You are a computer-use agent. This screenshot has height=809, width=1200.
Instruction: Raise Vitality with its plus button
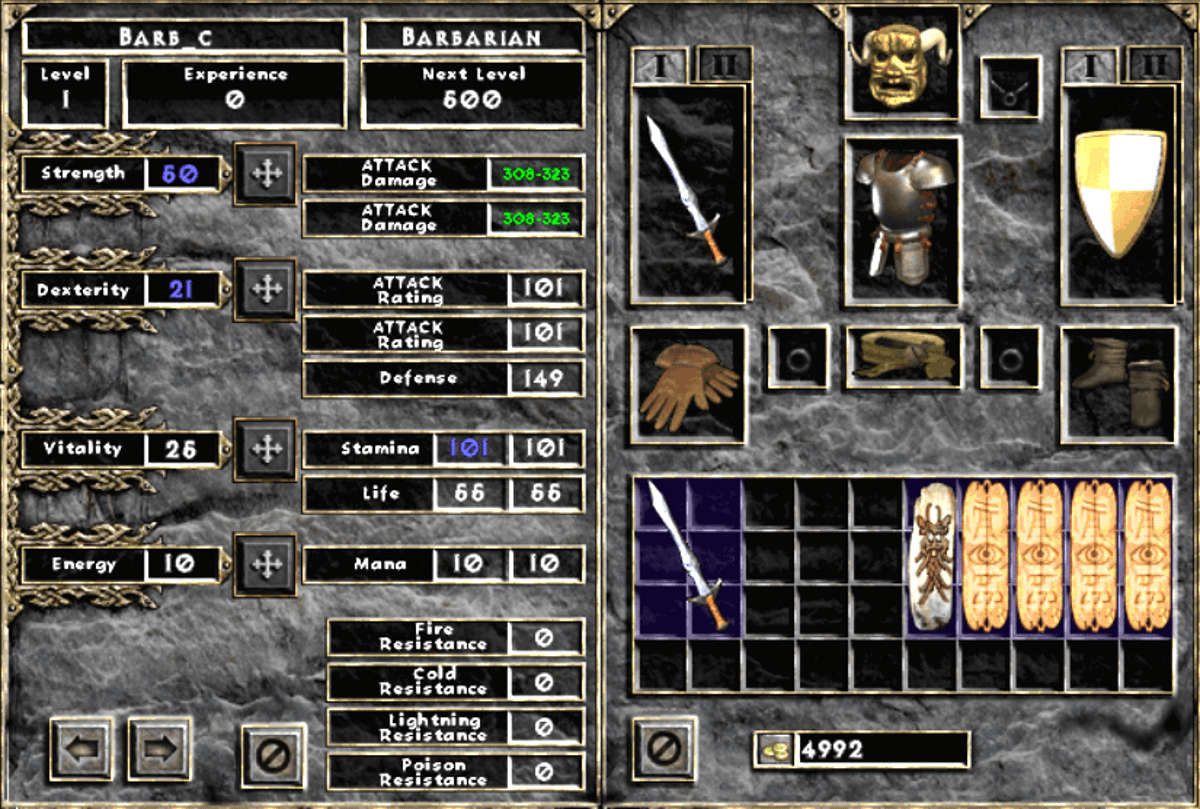[265, 449]
